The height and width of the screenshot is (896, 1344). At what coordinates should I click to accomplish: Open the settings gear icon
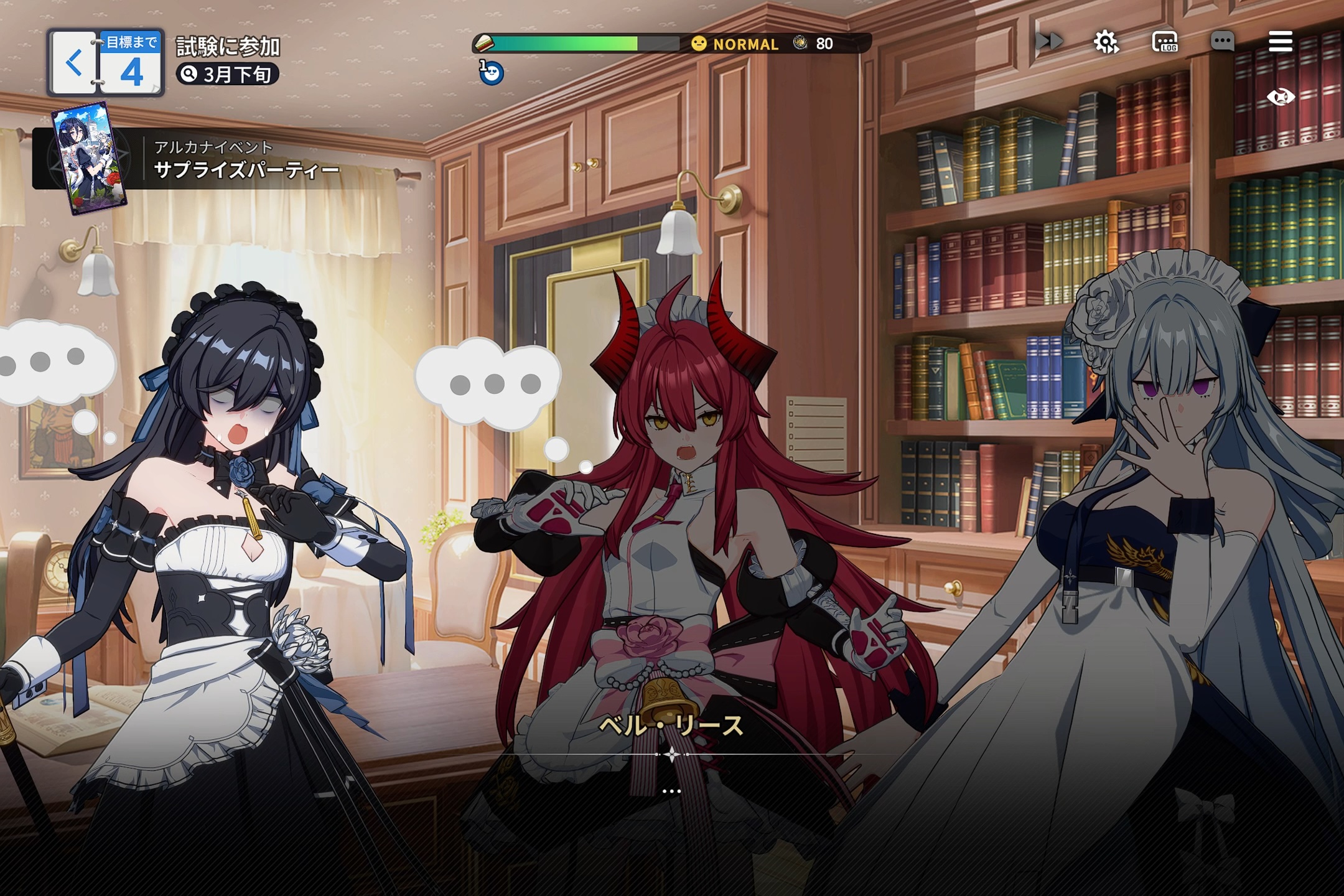tap(1106, 41)
